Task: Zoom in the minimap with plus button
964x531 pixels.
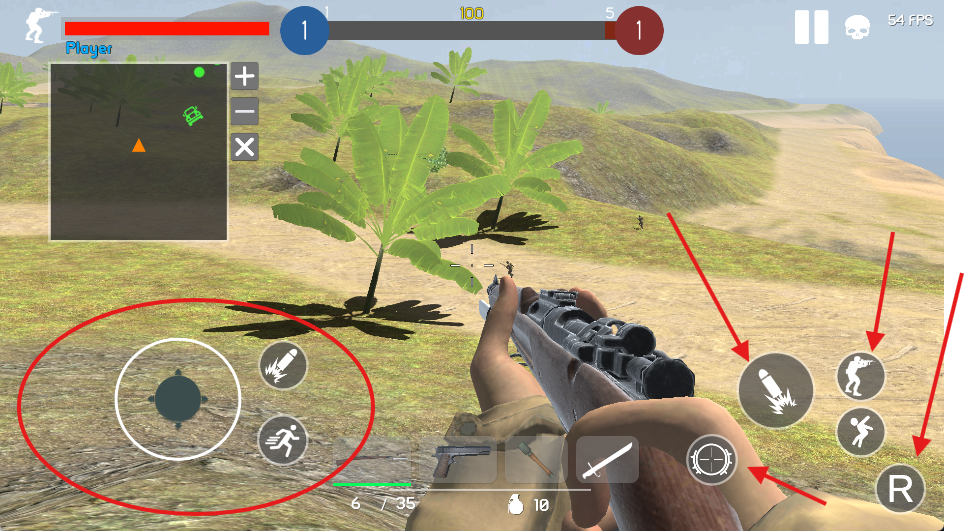Action: [x=245, y=76]
